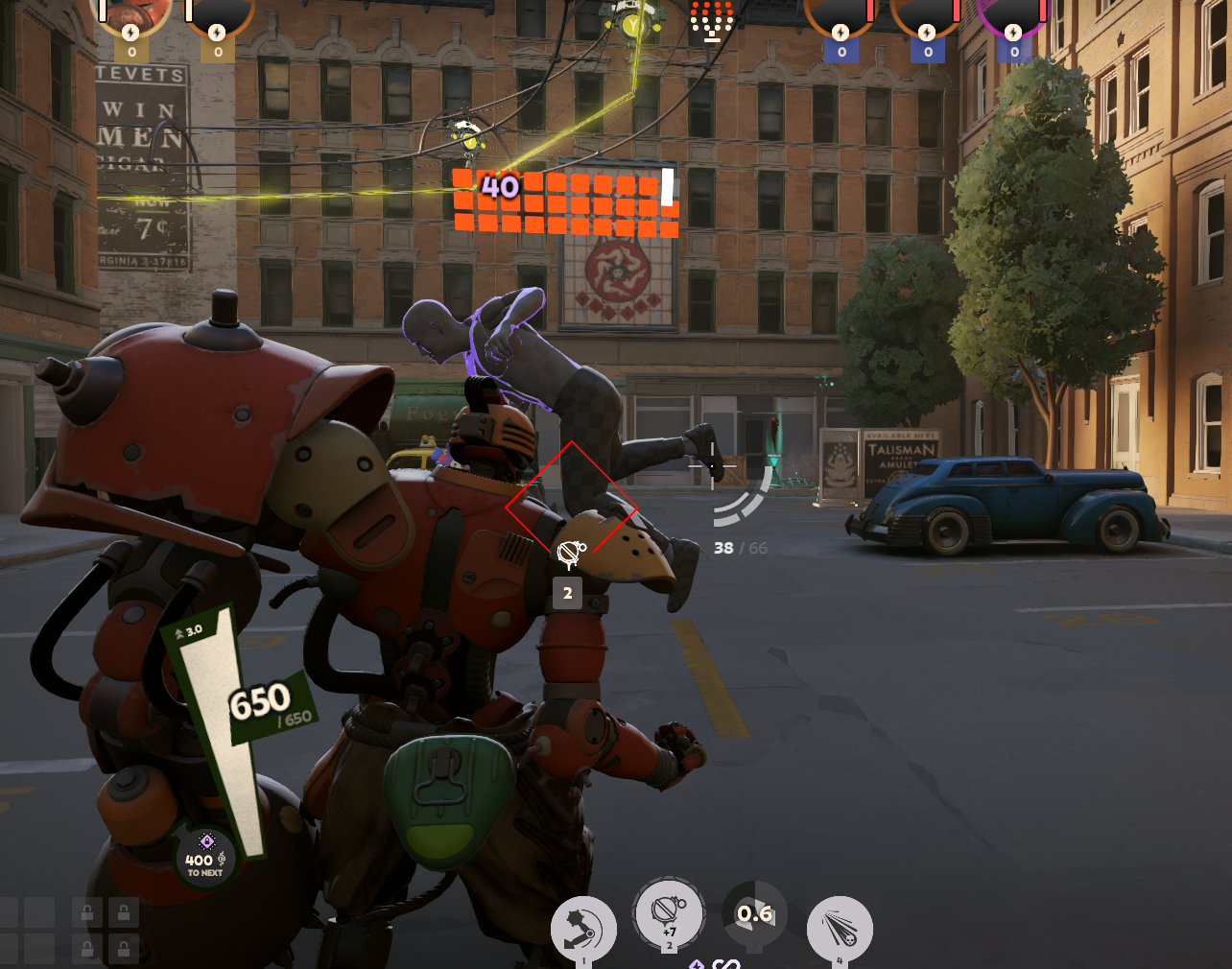Use the bomb ability showing +7
This screenshot has height=969, width=1232.
(669, 913)
